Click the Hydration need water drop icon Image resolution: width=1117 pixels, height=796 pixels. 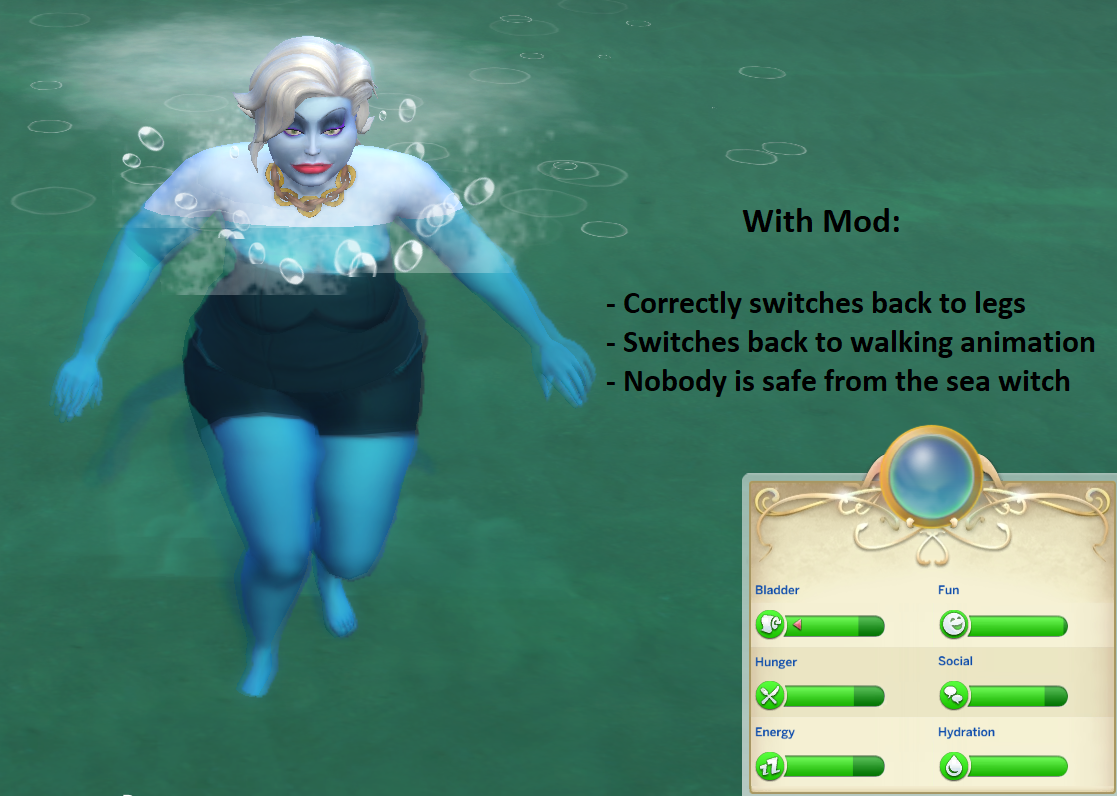coord(954,767)
